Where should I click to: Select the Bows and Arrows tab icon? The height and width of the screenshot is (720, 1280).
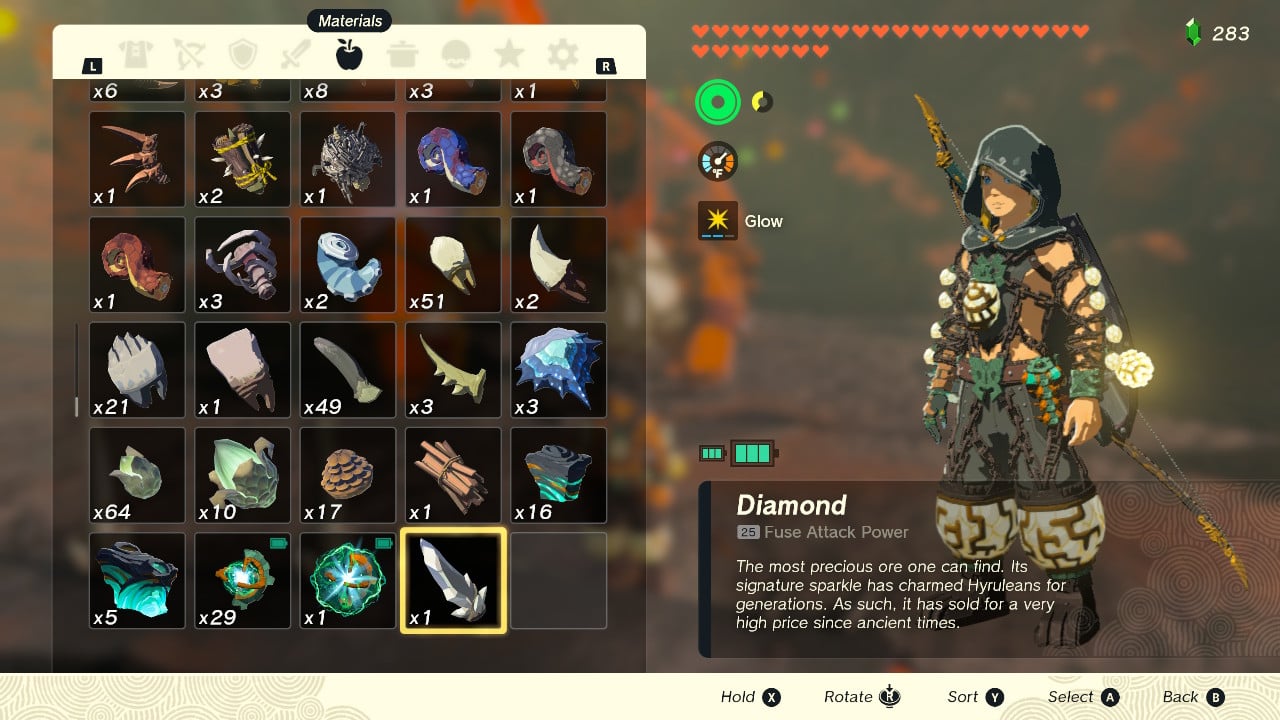[x=191, y=55]
